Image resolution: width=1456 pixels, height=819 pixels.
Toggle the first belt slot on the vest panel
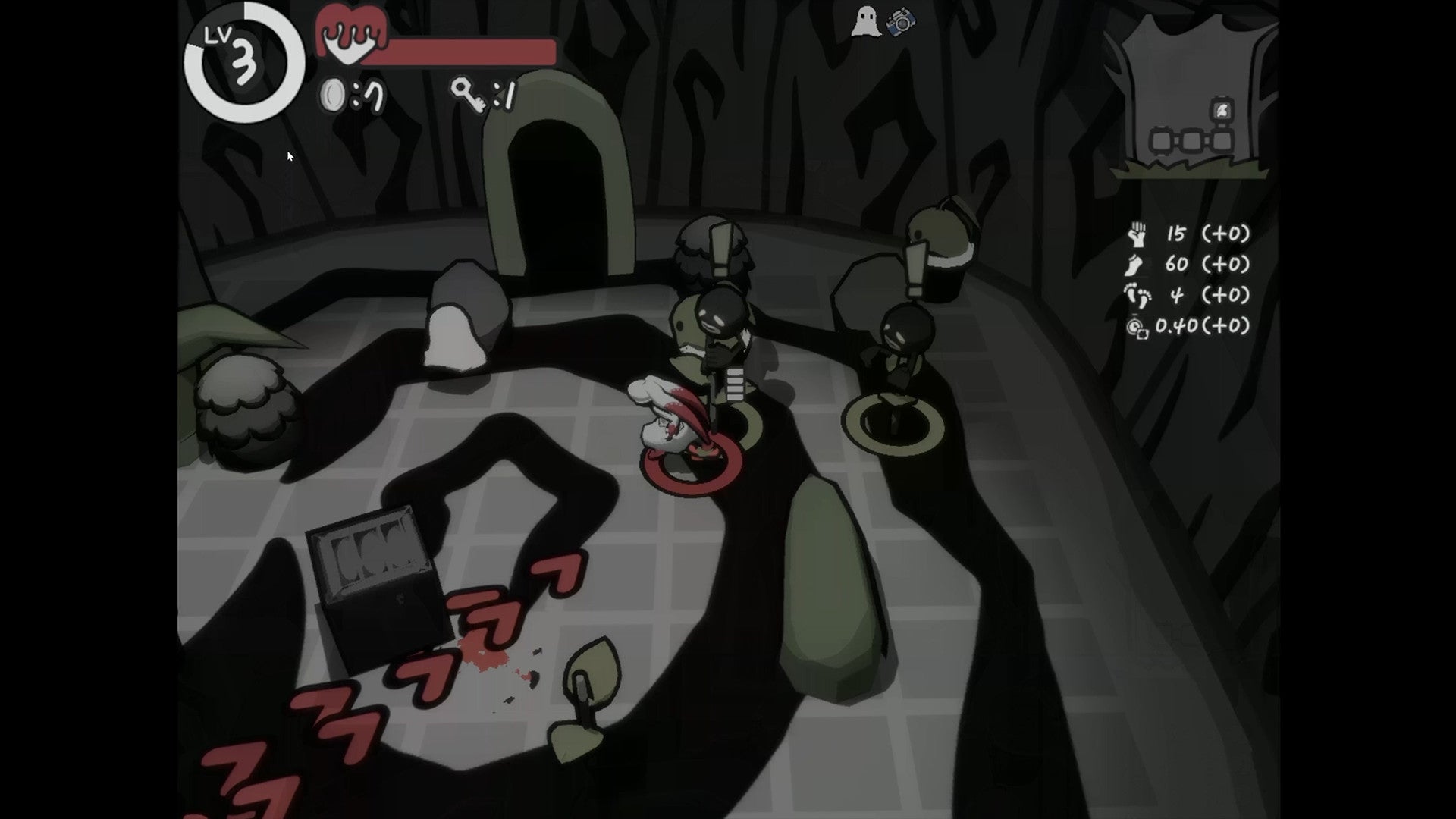coord(1161,141)
